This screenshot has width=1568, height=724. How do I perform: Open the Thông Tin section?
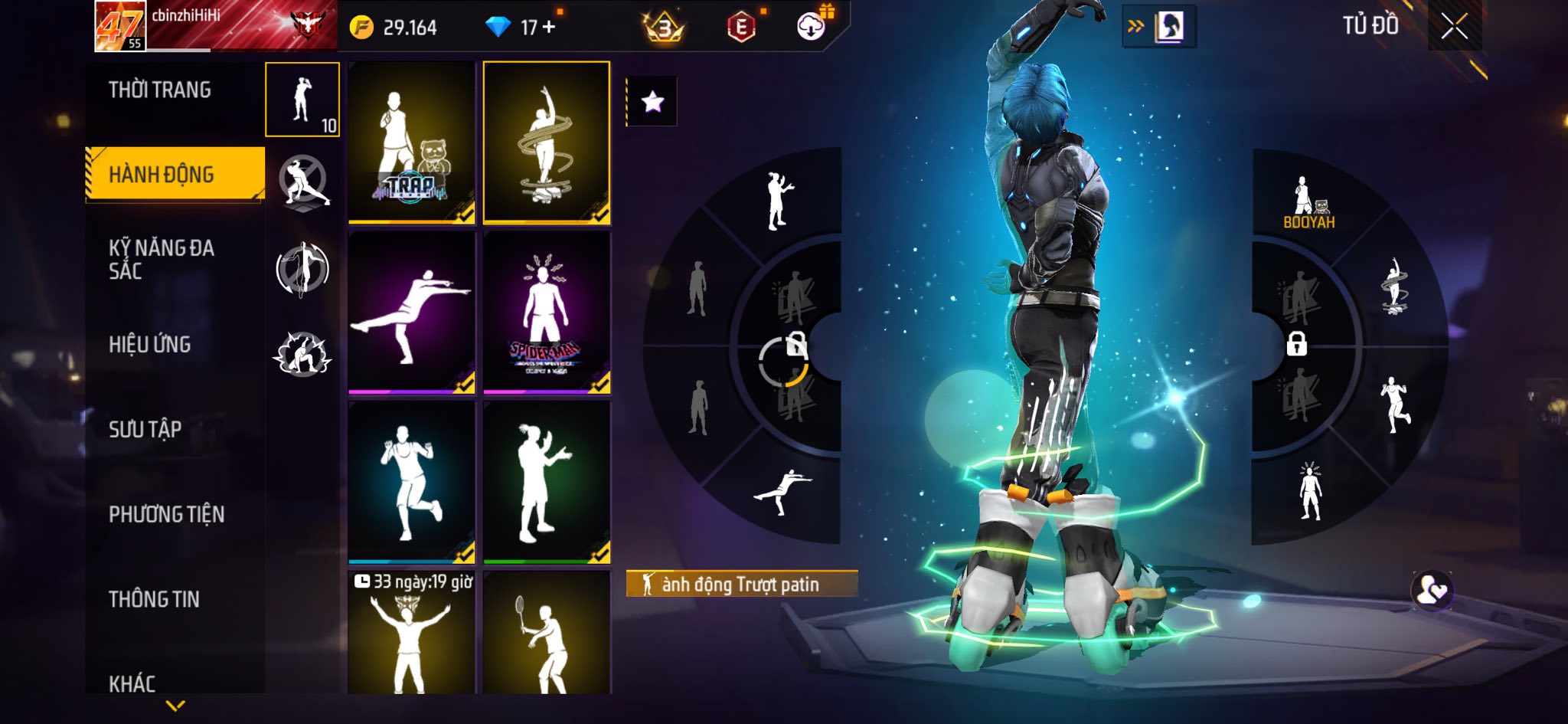[x=154, y=599]
